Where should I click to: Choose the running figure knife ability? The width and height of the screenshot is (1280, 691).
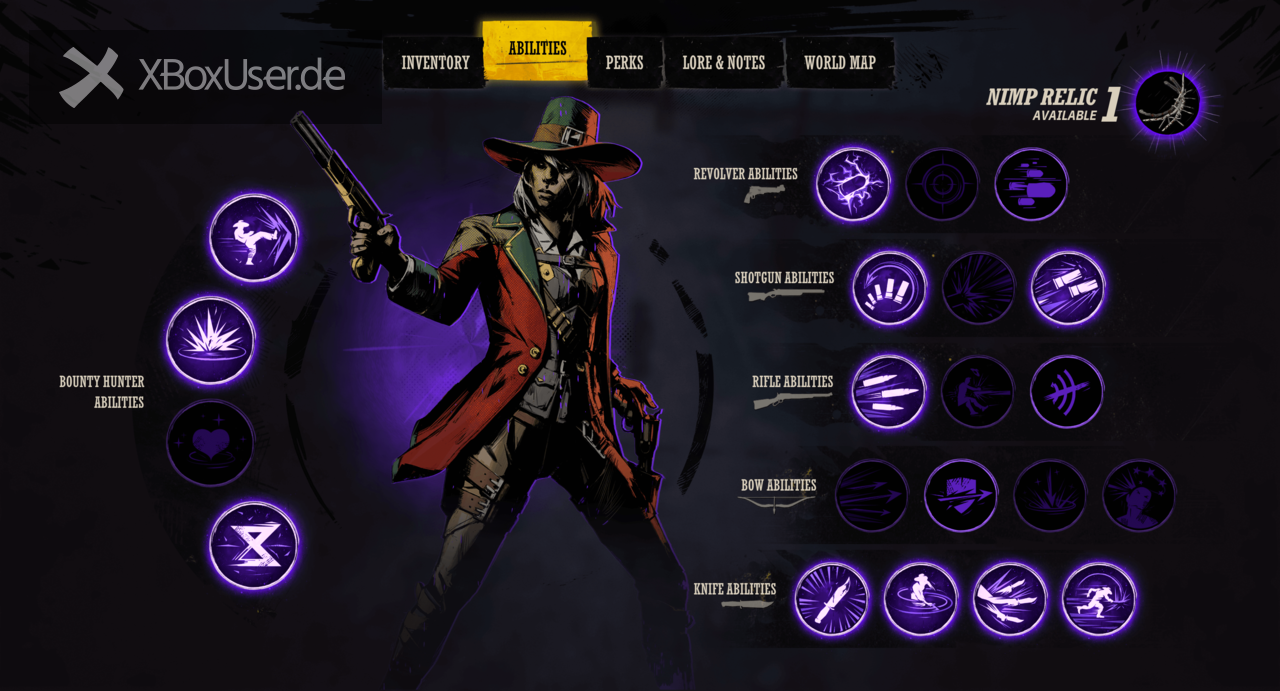[1099, 600]
